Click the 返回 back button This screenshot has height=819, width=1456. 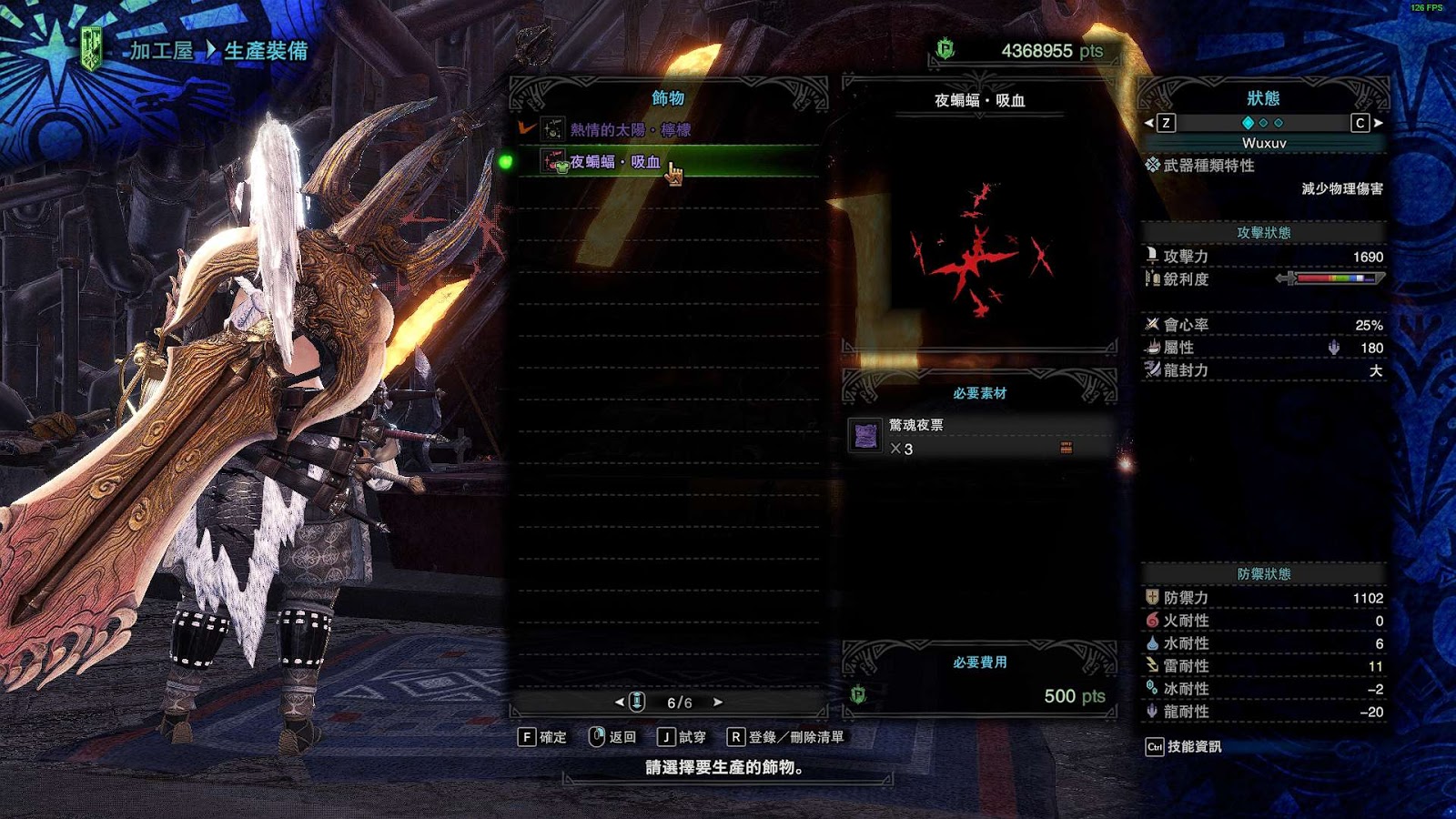(612, 737)
